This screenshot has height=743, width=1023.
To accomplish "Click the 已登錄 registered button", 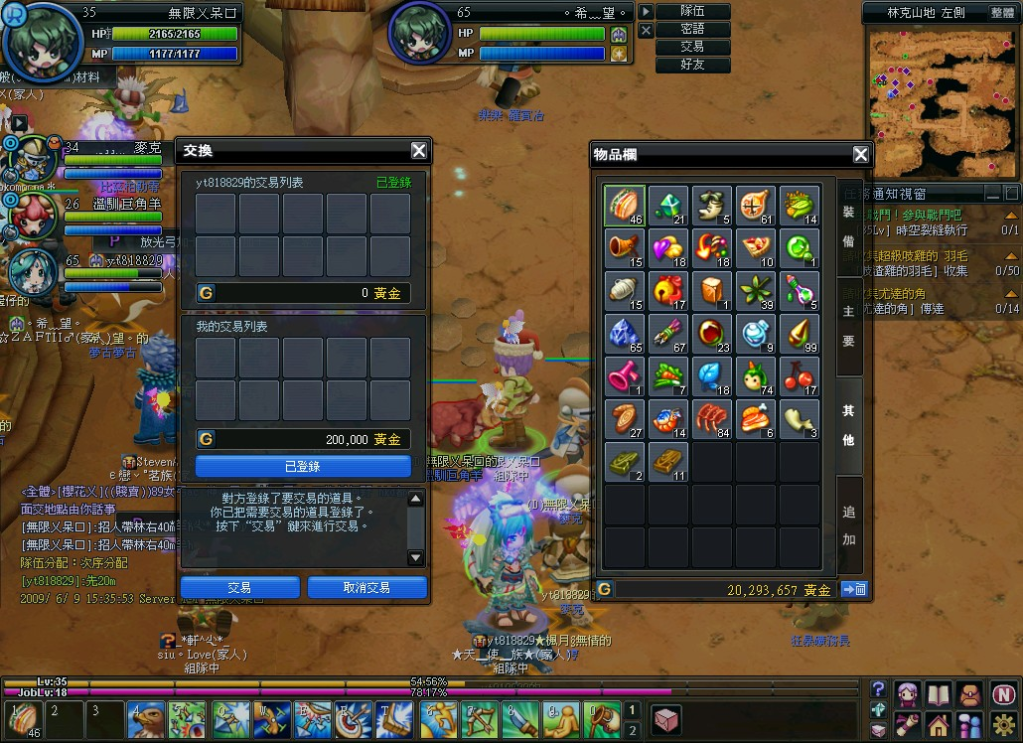I will pyautogui.click(x=303, y=467).
